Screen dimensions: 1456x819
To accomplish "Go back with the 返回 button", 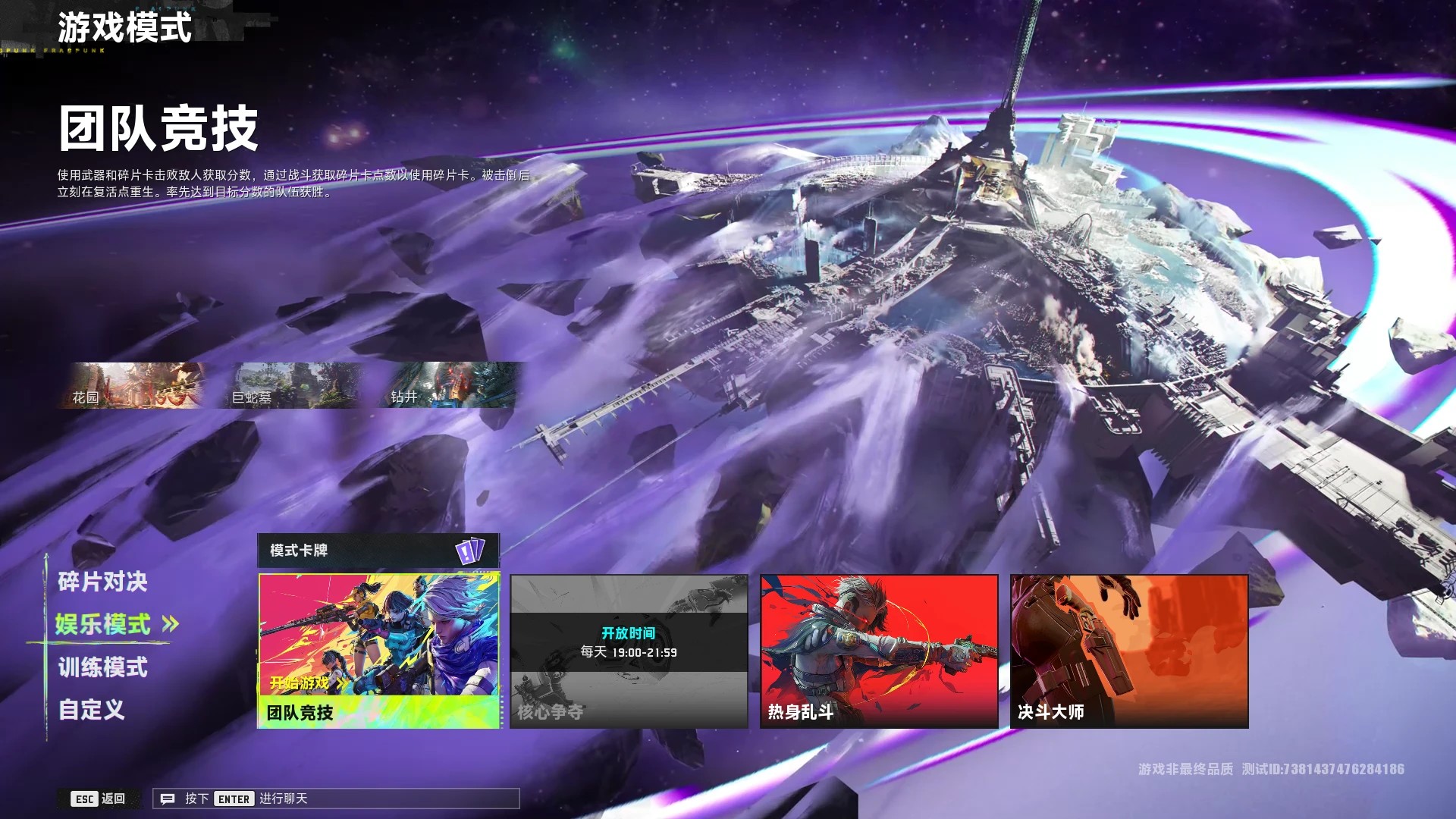I will point(99,799).
